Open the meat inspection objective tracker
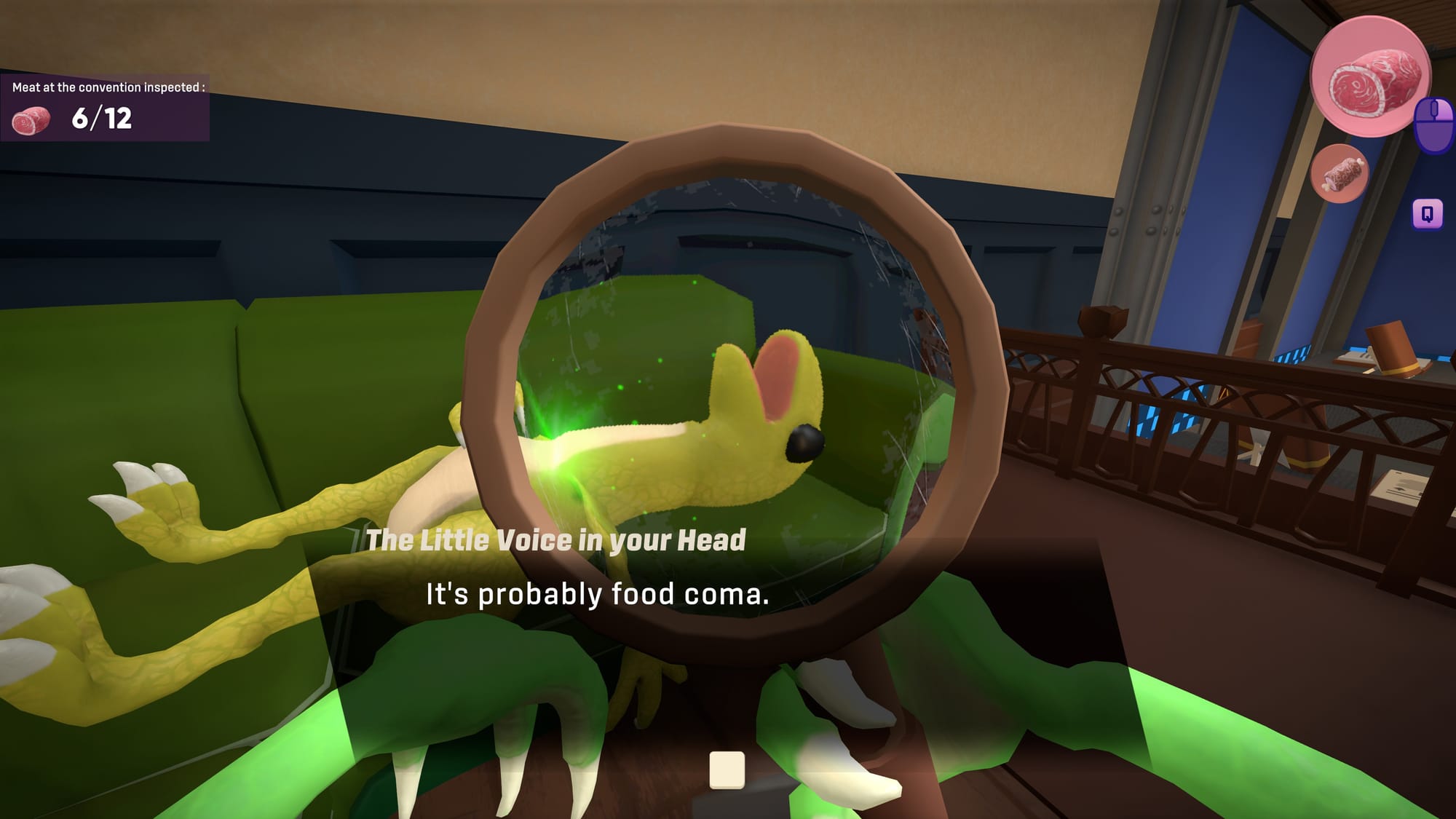Screen dimensions: 1456x819 (105, 108)
